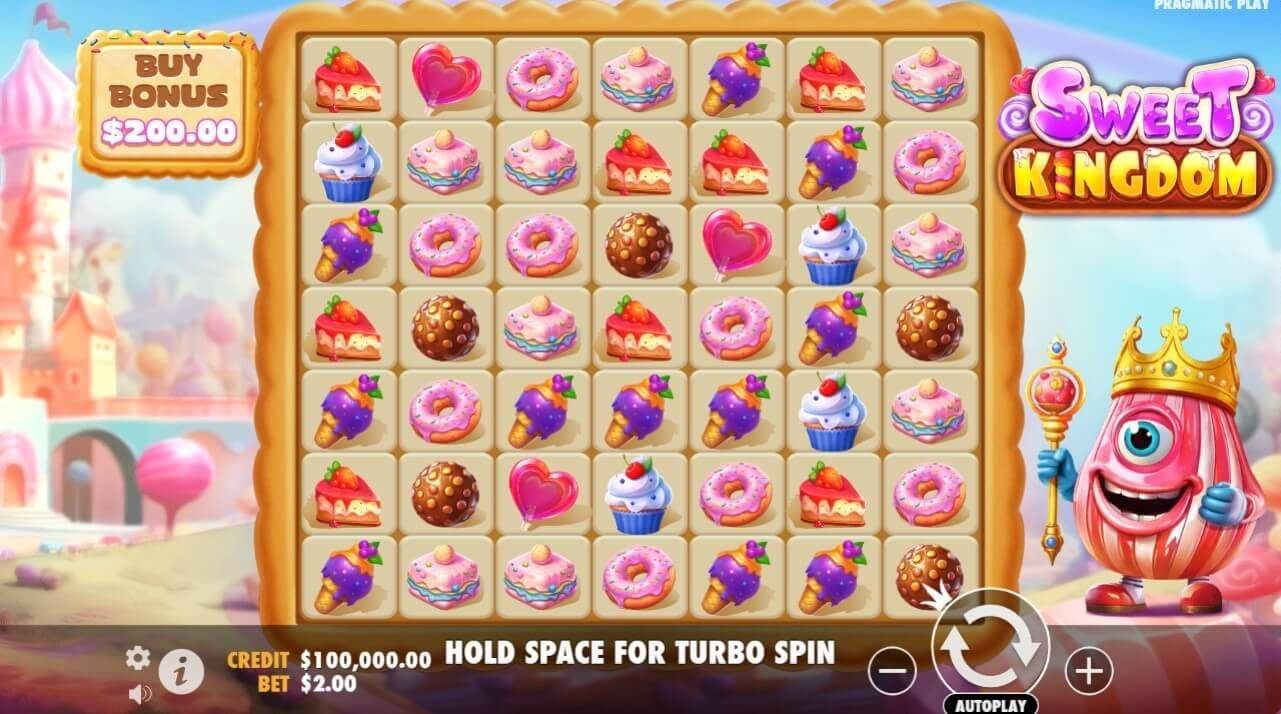Open the game settings gear
Viewport: 1281px width, 714px height.
click(x=138, y=657)
